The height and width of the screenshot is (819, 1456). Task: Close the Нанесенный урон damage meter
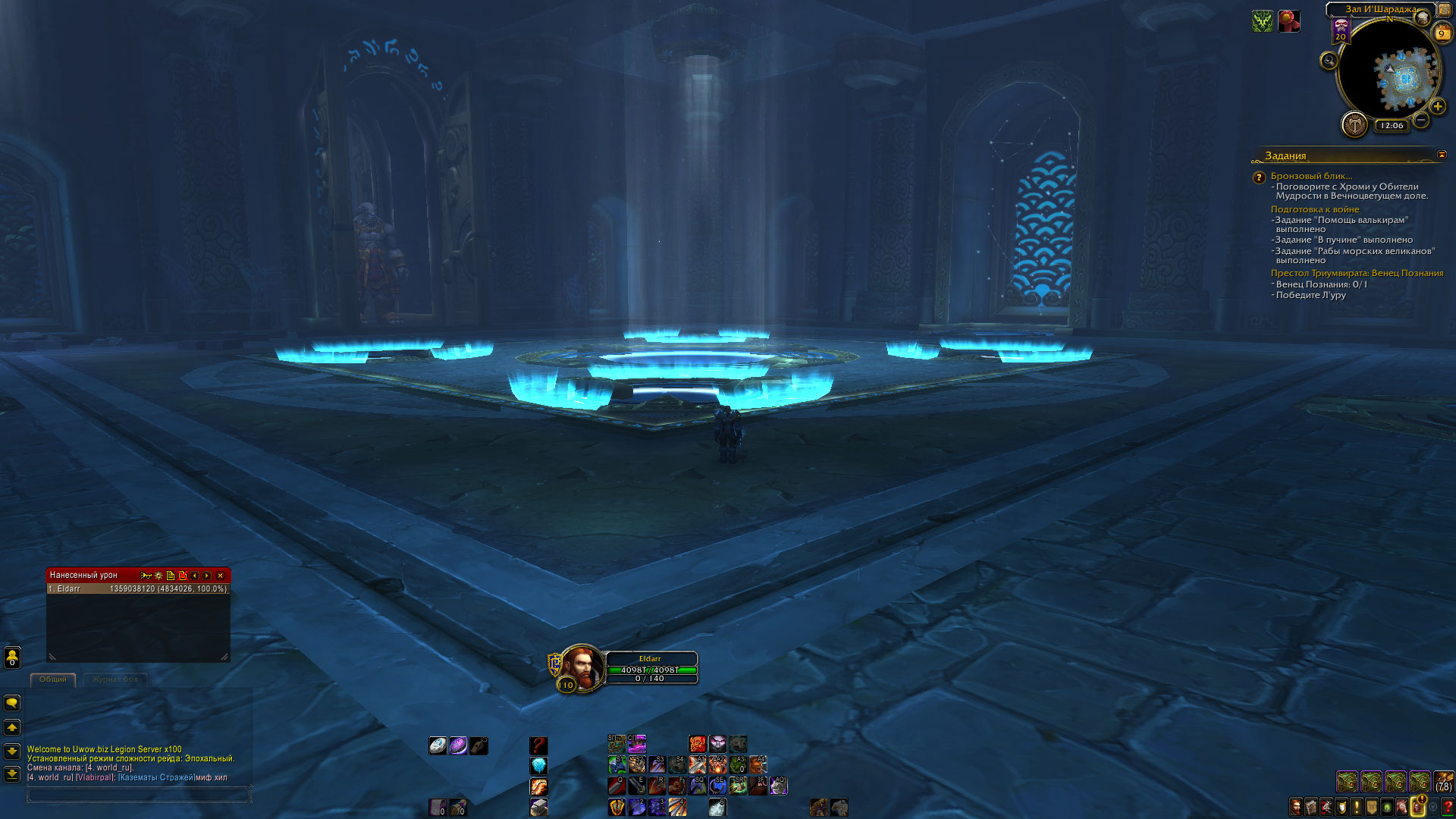click(221, 576)
